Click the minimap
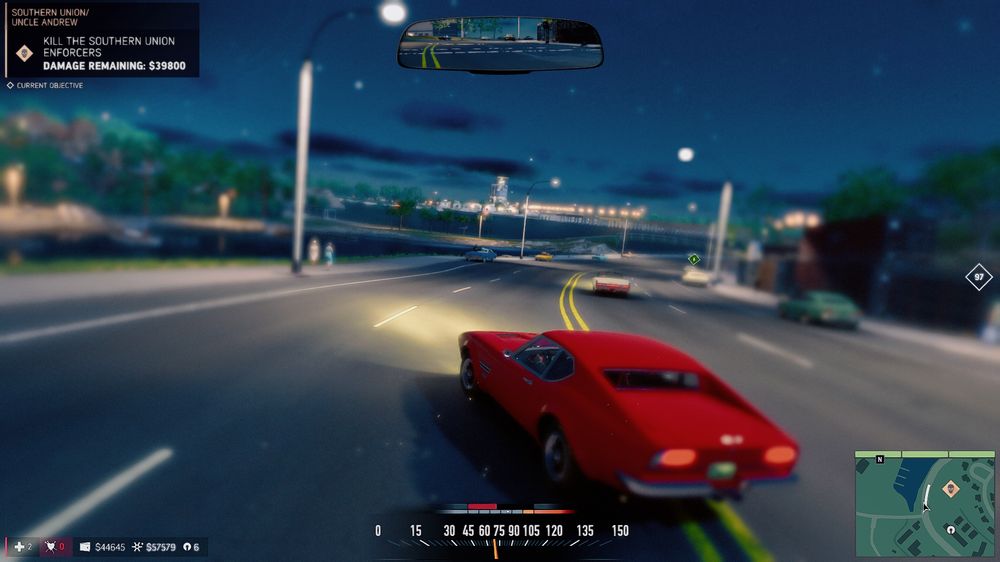Screen dimensions: 1000x562 click(x=924, y=503)
